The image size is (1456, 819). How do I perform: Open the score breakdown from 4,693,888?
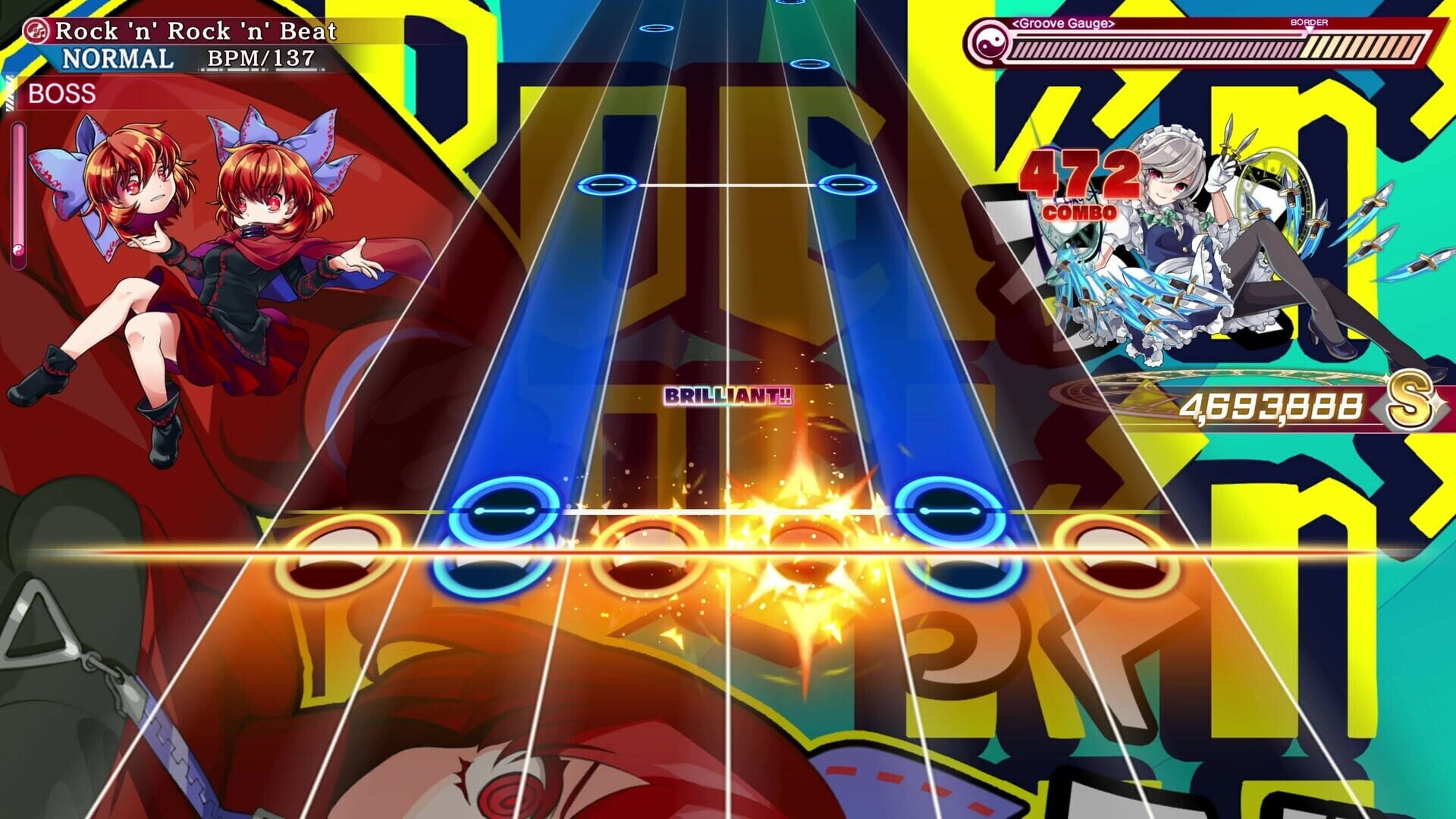tap(1274, 404)
